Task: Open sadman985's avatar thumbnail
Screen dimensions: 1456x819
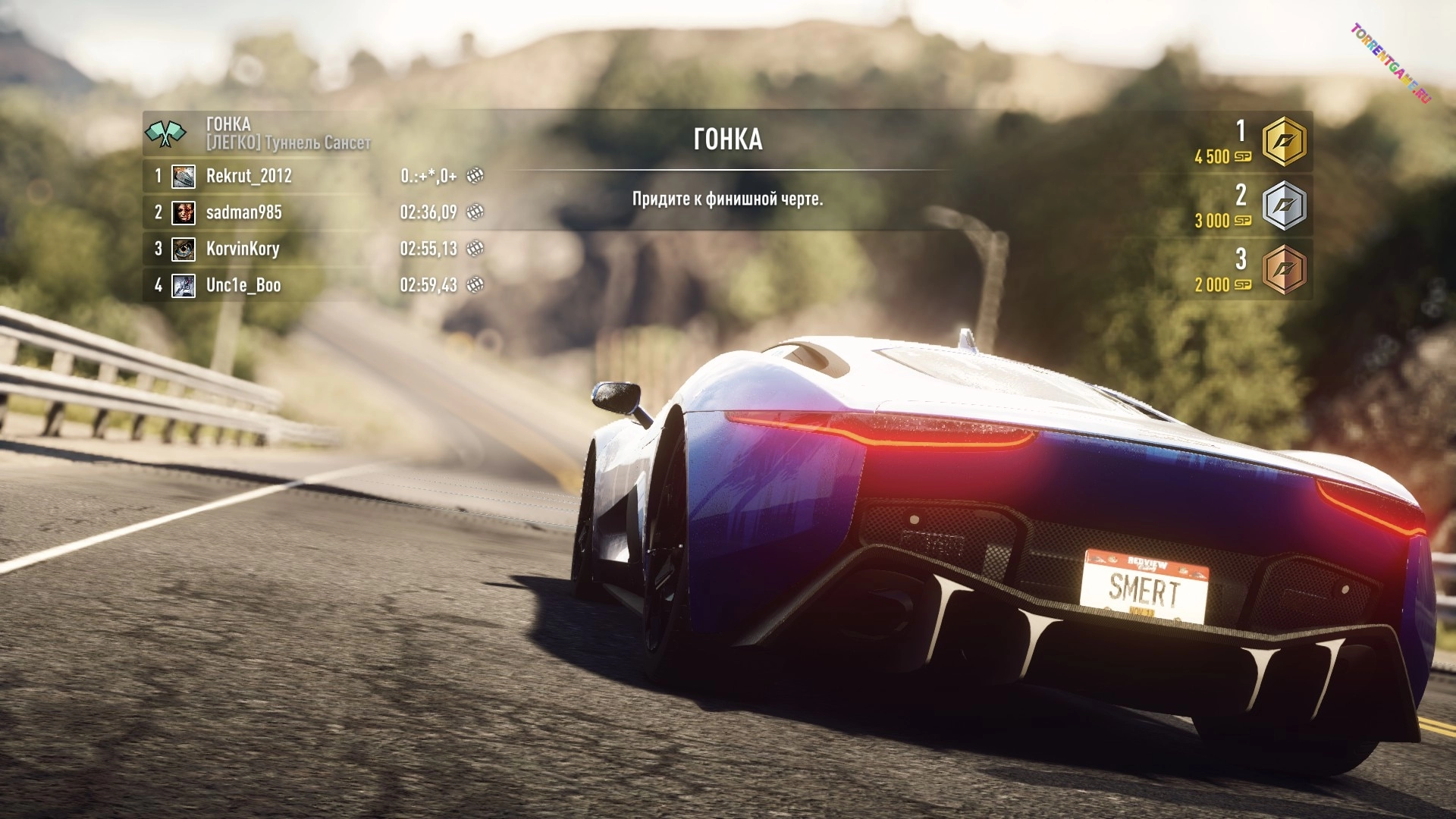Action: pos(184,212)
